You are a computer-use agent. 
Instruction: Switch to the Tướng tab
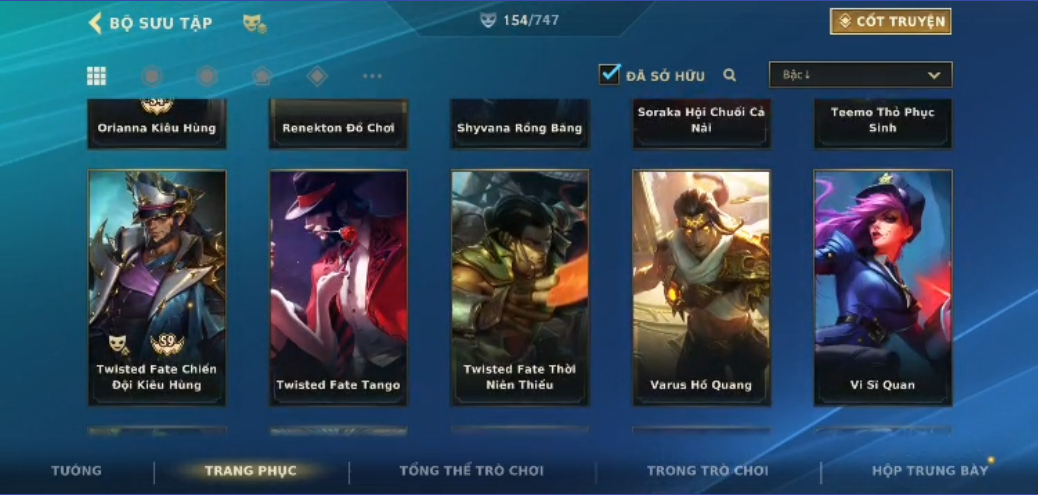click(77, 471)
